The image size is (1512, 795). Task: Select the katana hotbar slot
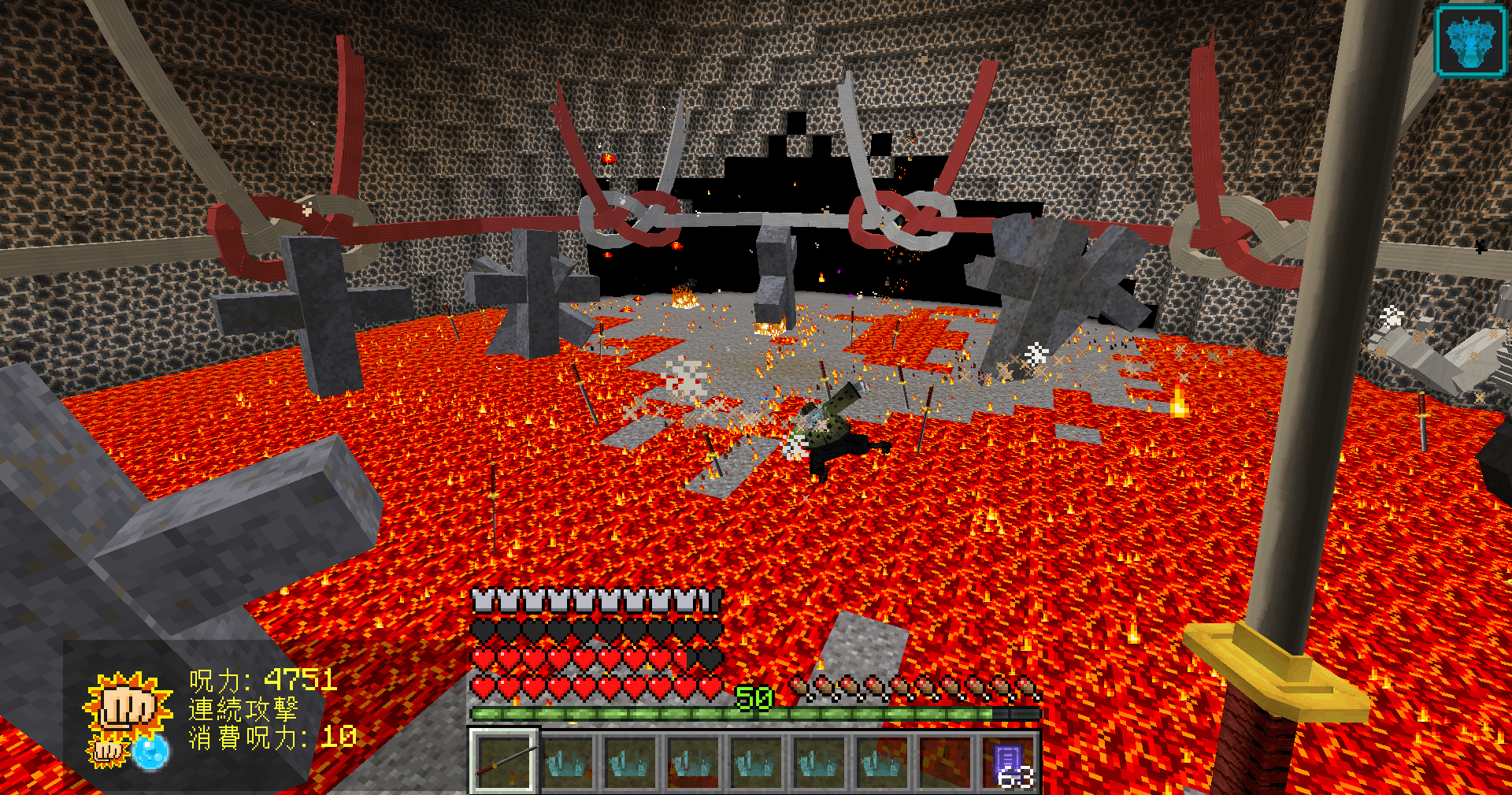pyautogui.click(x=504, y=761)
